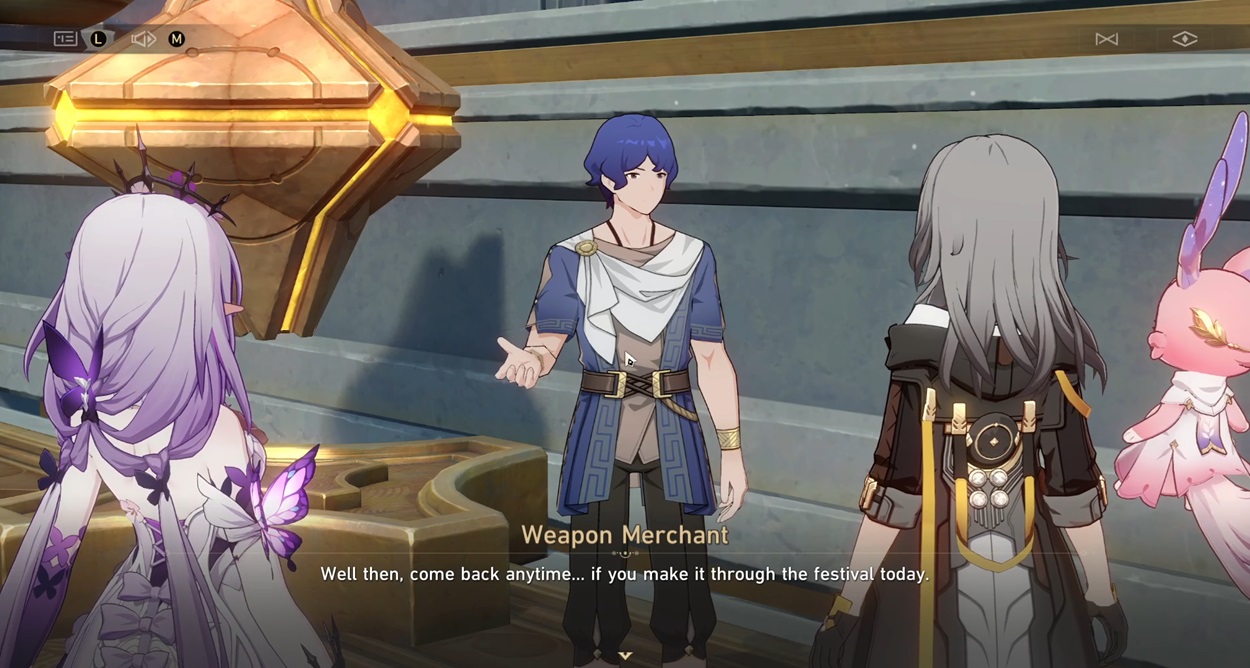Open the dialogue log icon

65,39
